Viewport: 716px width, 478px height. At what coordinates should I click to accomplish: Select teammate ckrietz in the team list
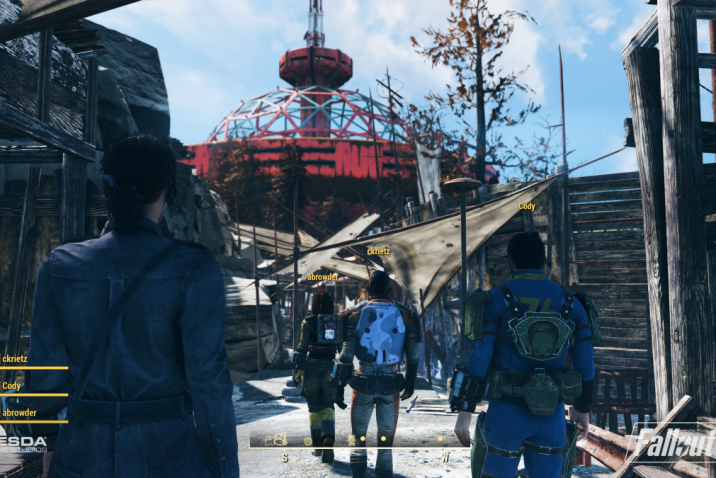(x=16, y=359)
